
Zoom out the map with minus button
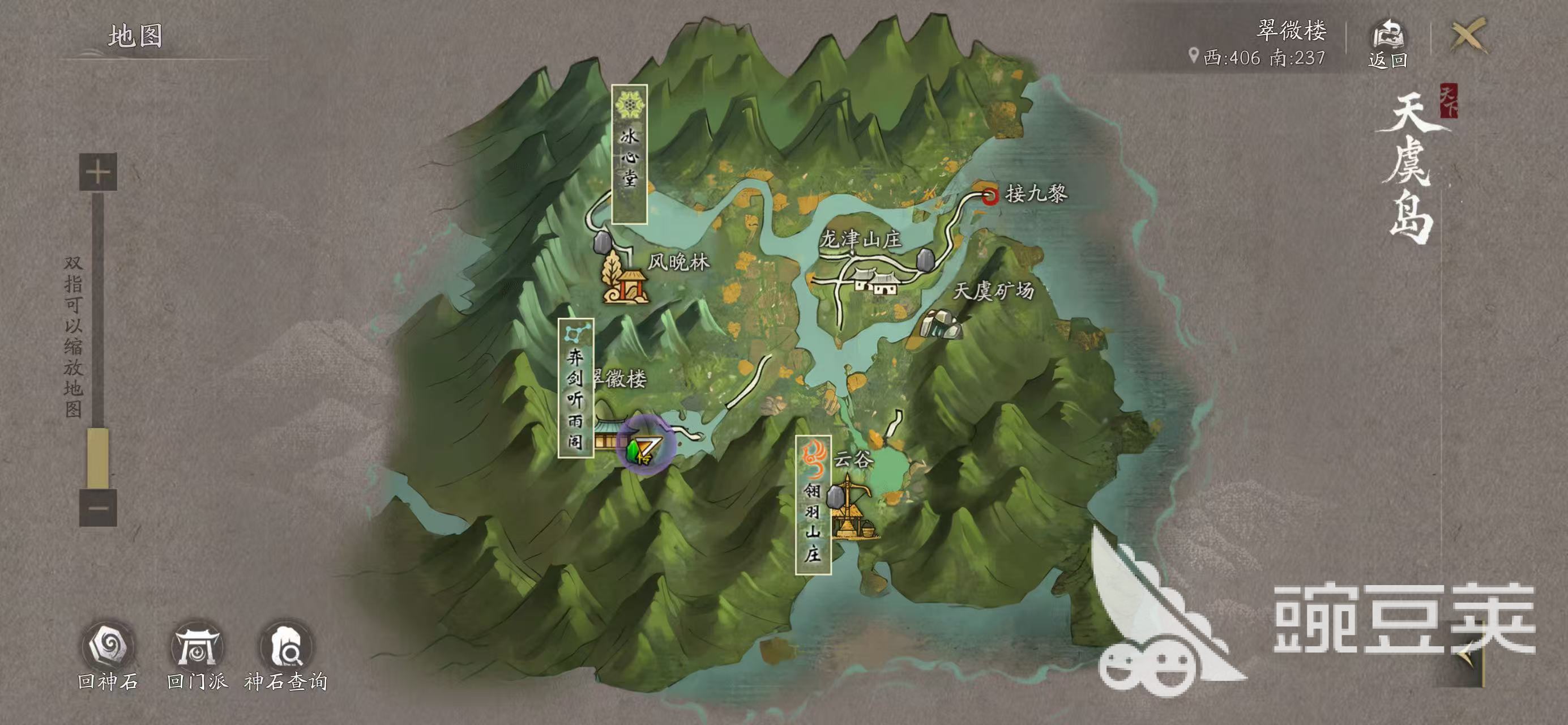[98, 507]
